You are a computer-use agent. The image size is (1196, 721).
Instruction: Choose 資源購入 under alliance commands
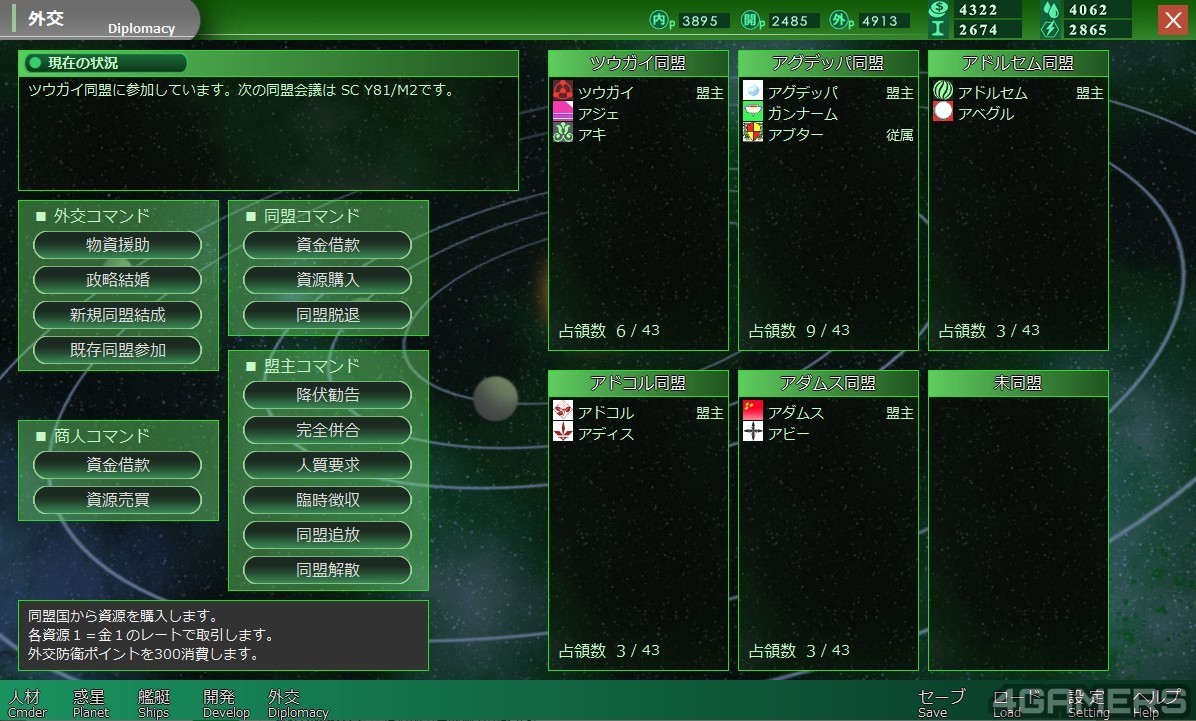coord(328,280)
